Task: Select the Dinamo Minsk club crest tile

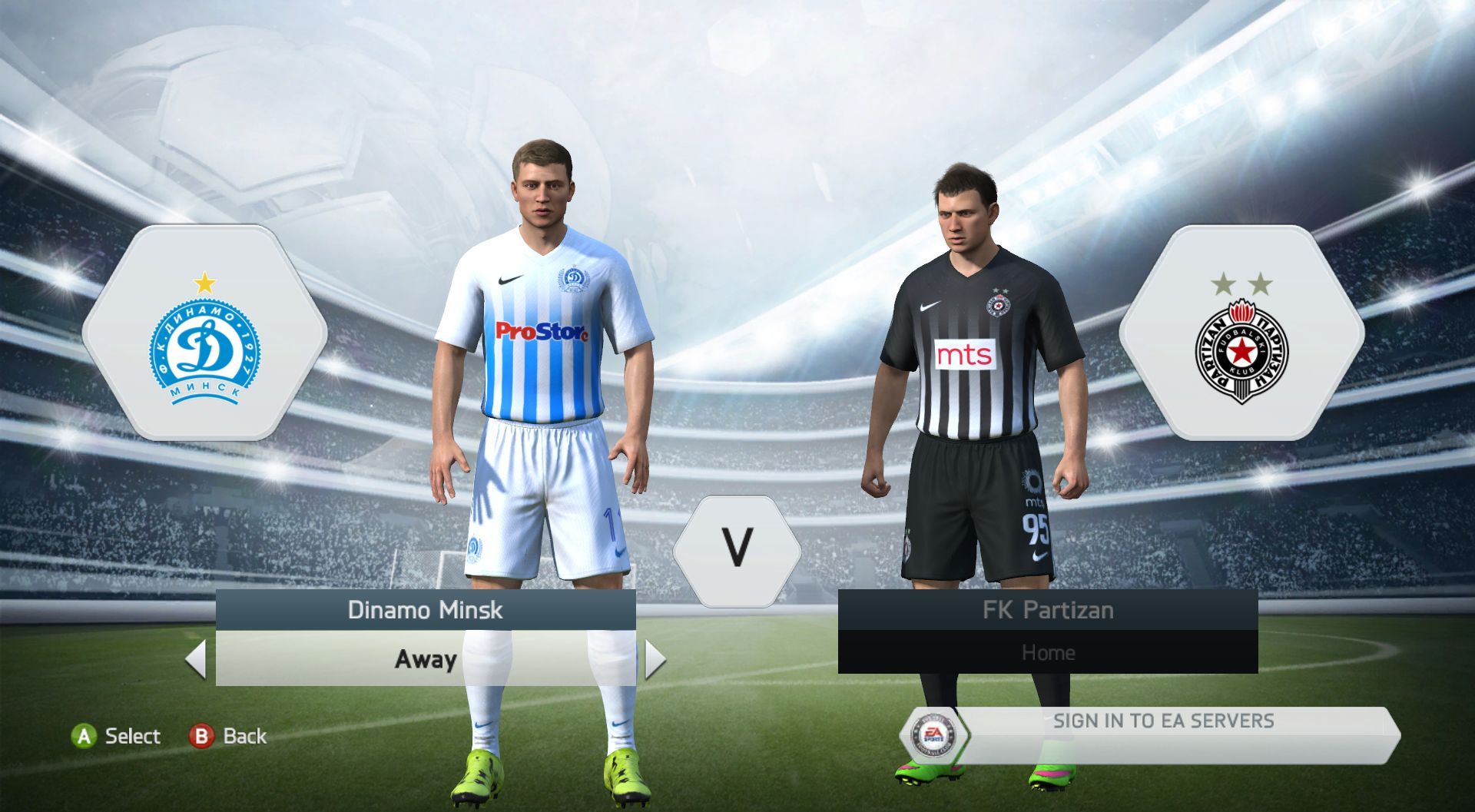Action: click(x=205, y=333)
